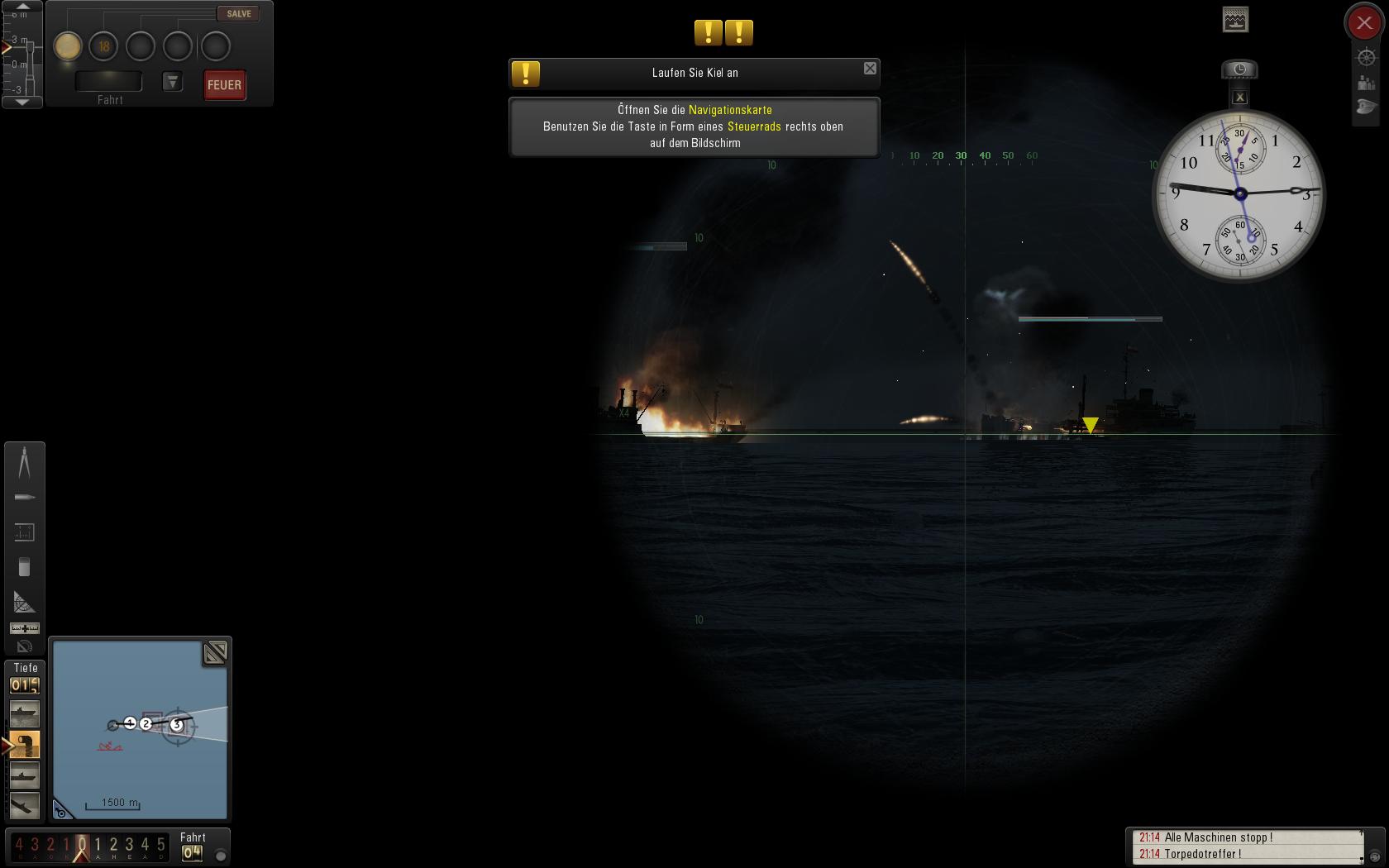Click the captain's cap icon
Screen dimensions: 1389x868
click(1366, 107)
